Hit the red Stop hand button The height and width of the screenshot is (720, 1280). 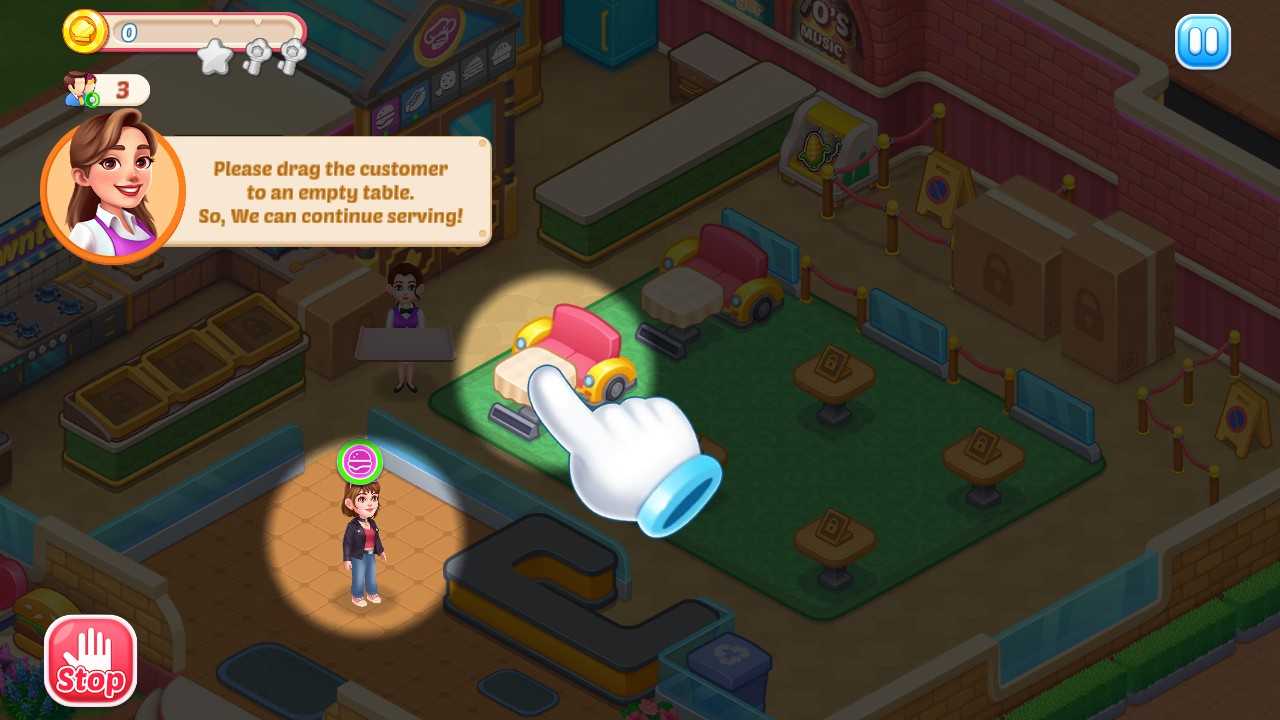[90, 660]
